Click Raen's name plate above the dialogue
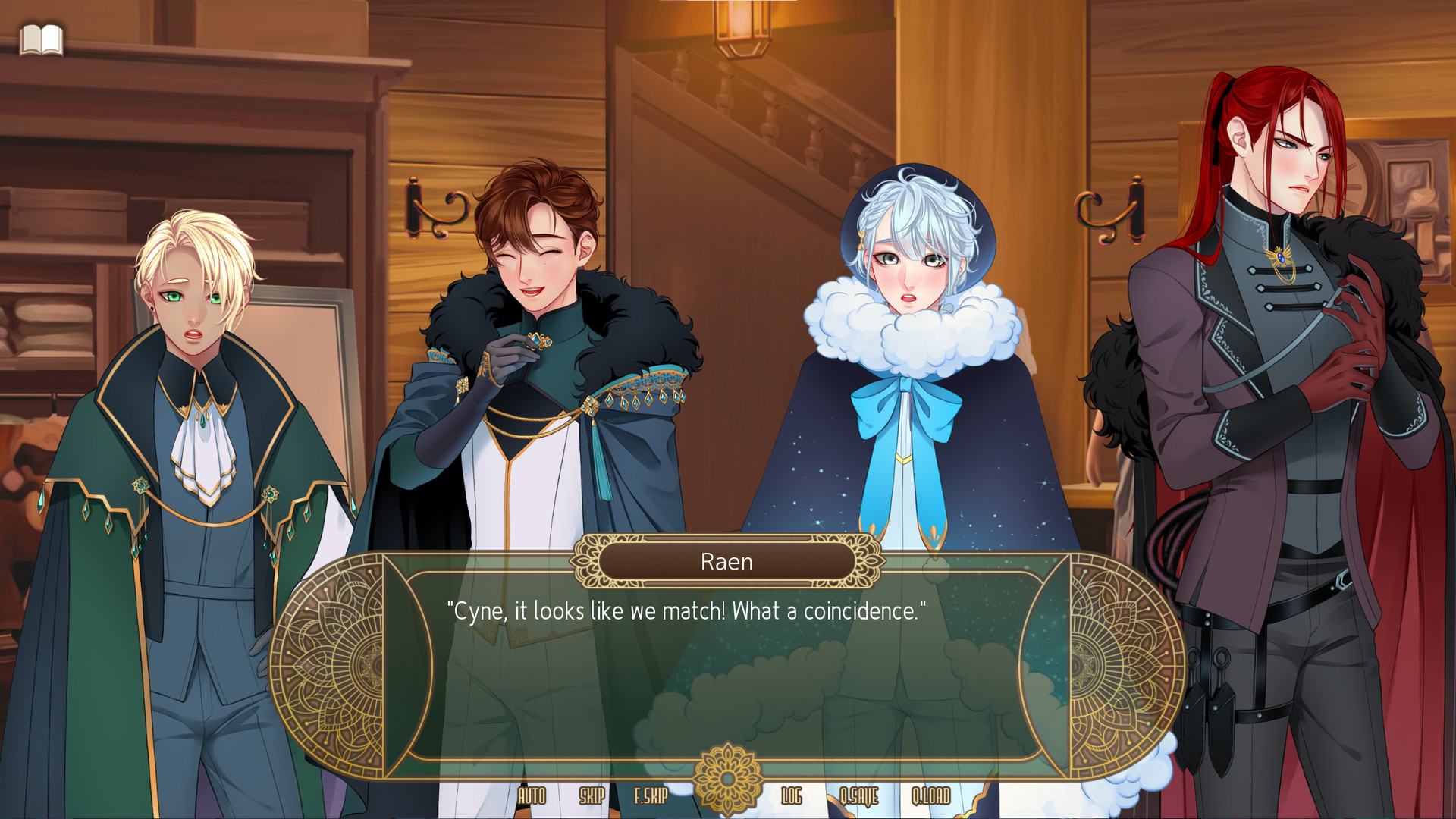Image resolution: width=1456 pixels, height=819 pixels. 726,562
